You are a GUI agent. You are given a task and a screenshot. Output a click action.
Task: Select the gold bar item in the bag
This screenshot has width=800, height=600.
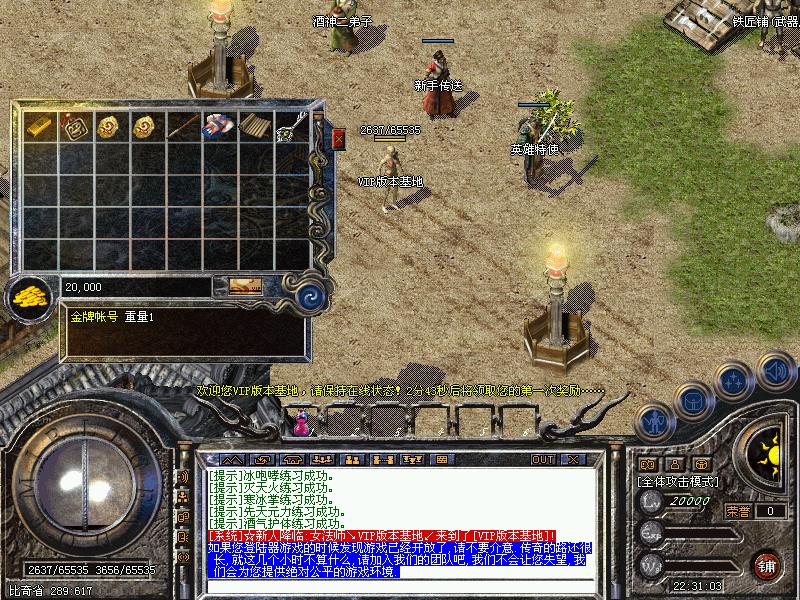[x=39, y=126]
